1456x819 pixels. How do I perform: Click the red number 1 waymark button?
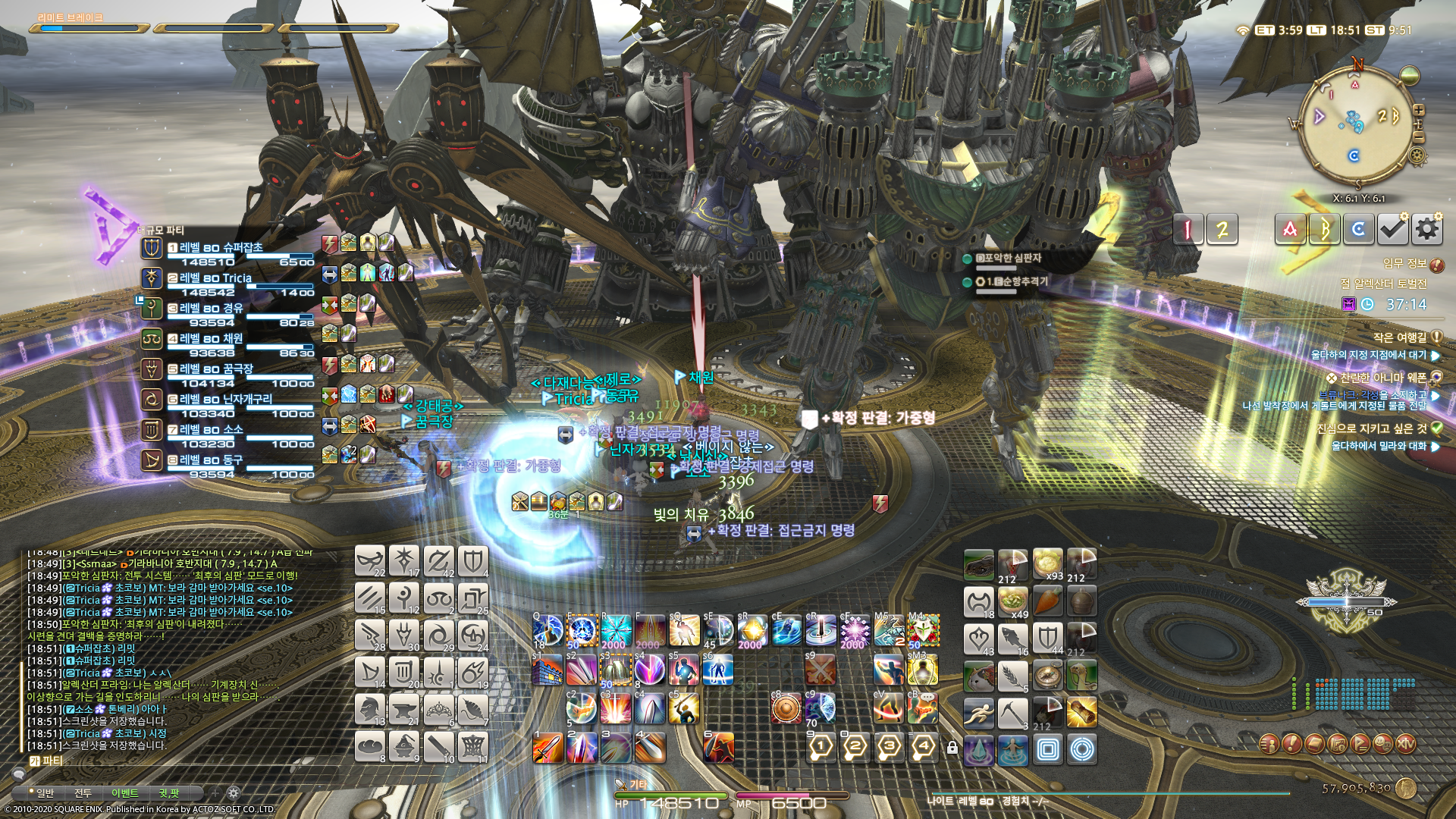click(1188, 229)
